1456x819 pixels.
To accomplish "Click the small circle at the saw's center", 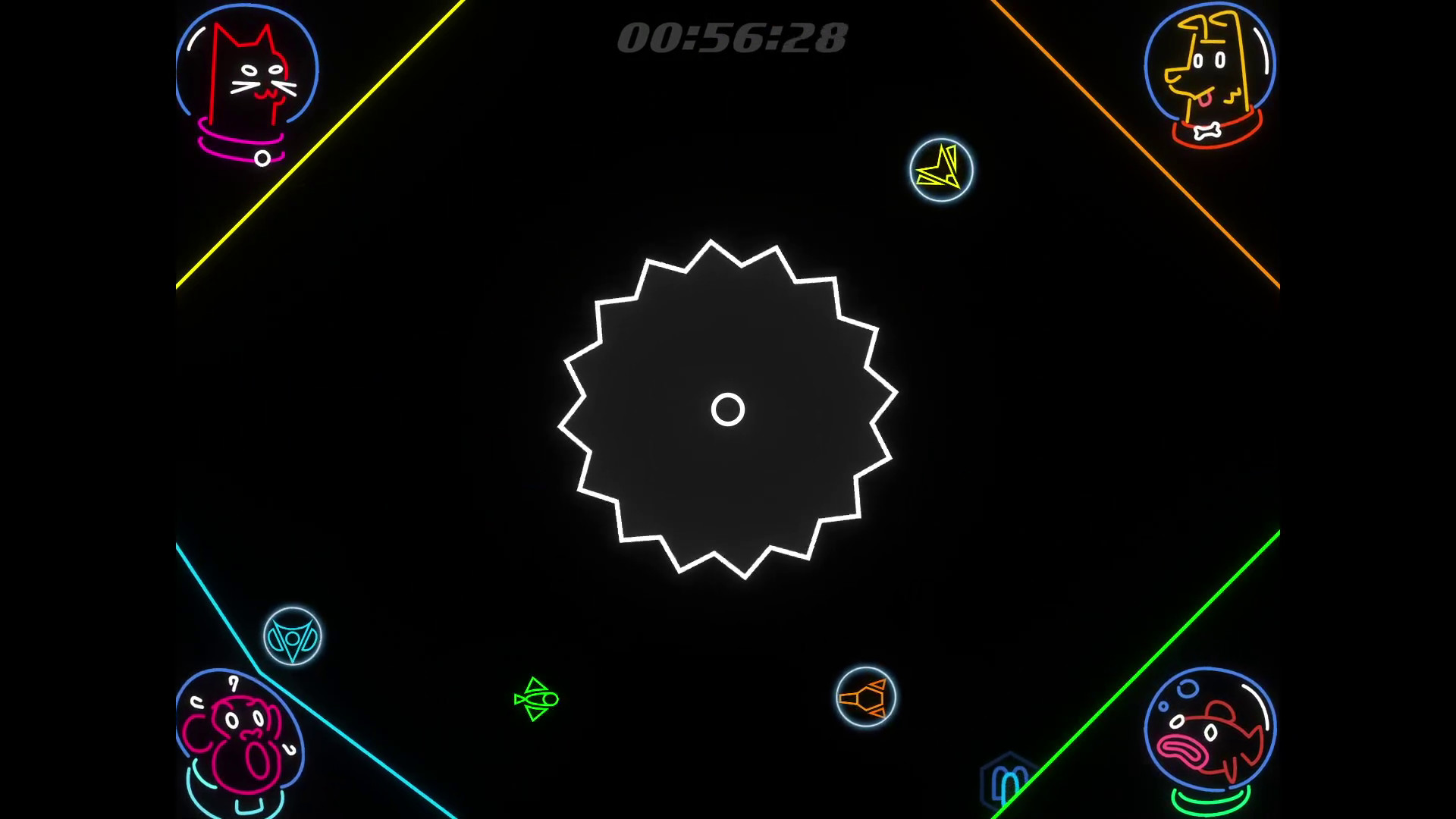I will (726, 409).
